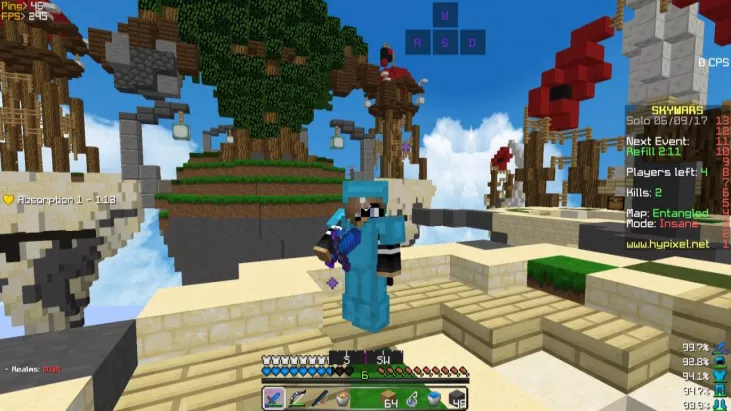Select the potion bottle hotbar slot
The width and height of the screenshot is (731, 411).
(410, 398)
